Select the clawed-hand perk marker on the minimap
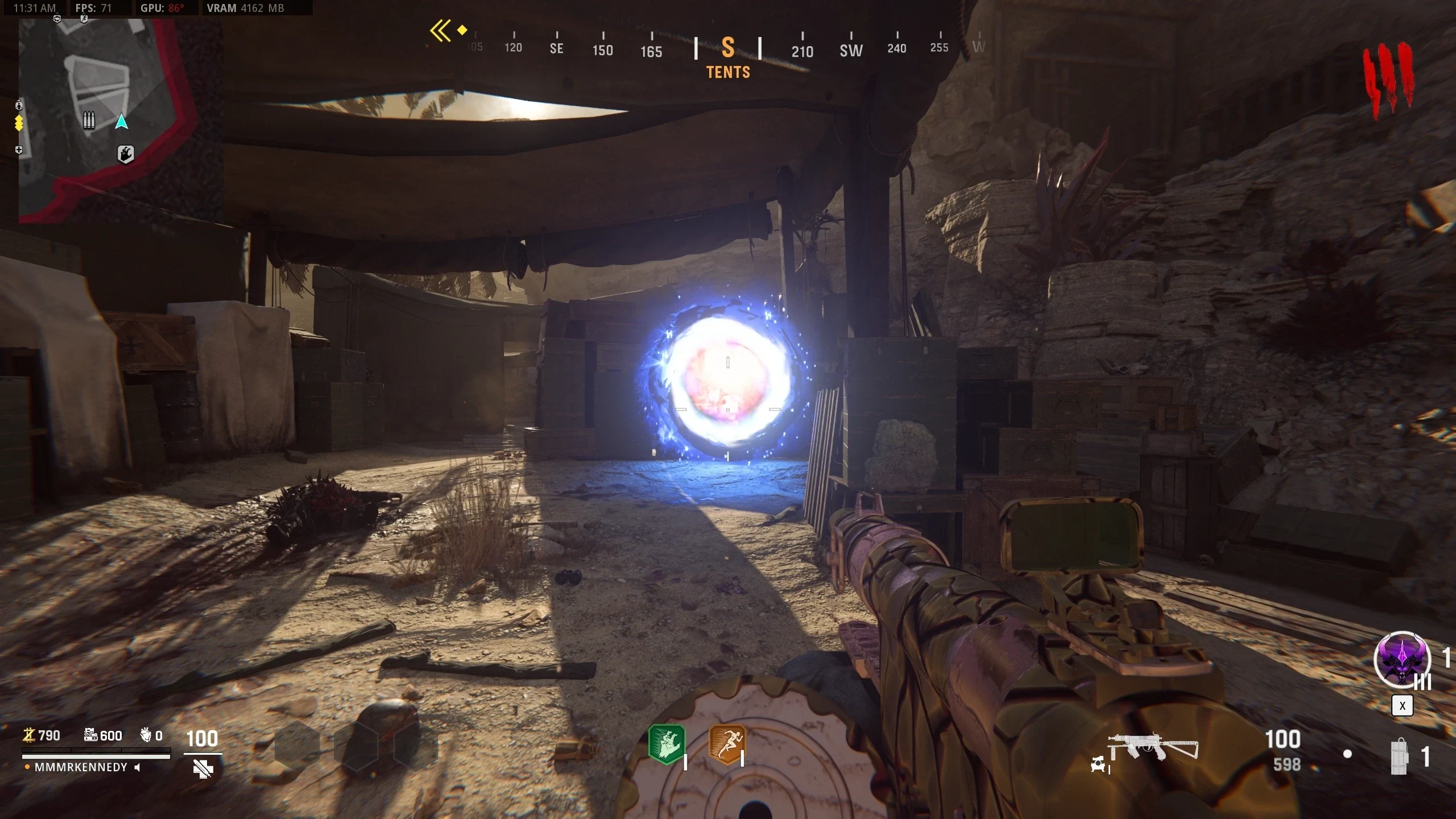 click(126, 154)
